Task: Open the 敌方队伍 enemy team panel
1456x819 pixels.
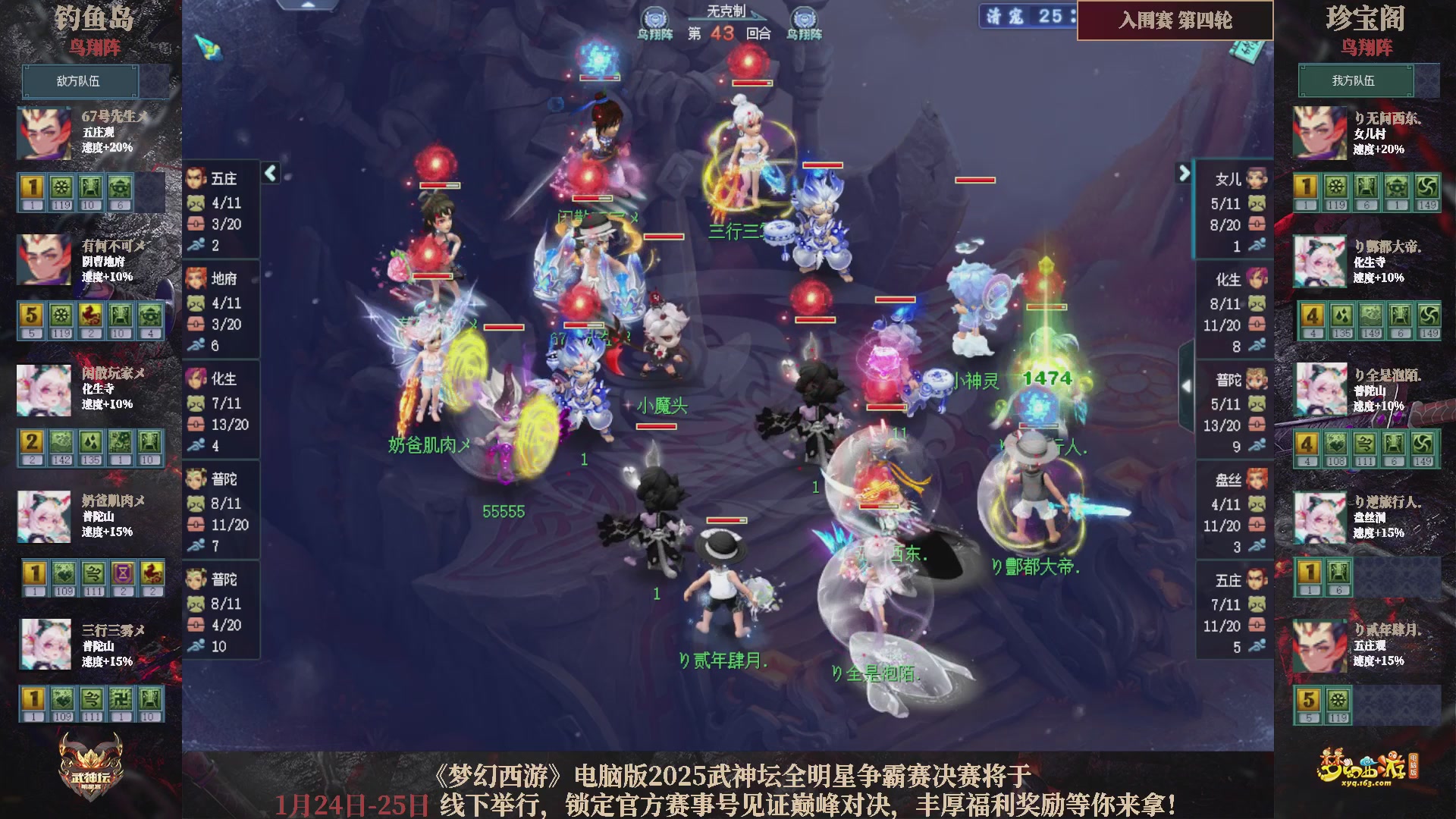Action: point(80,81)
